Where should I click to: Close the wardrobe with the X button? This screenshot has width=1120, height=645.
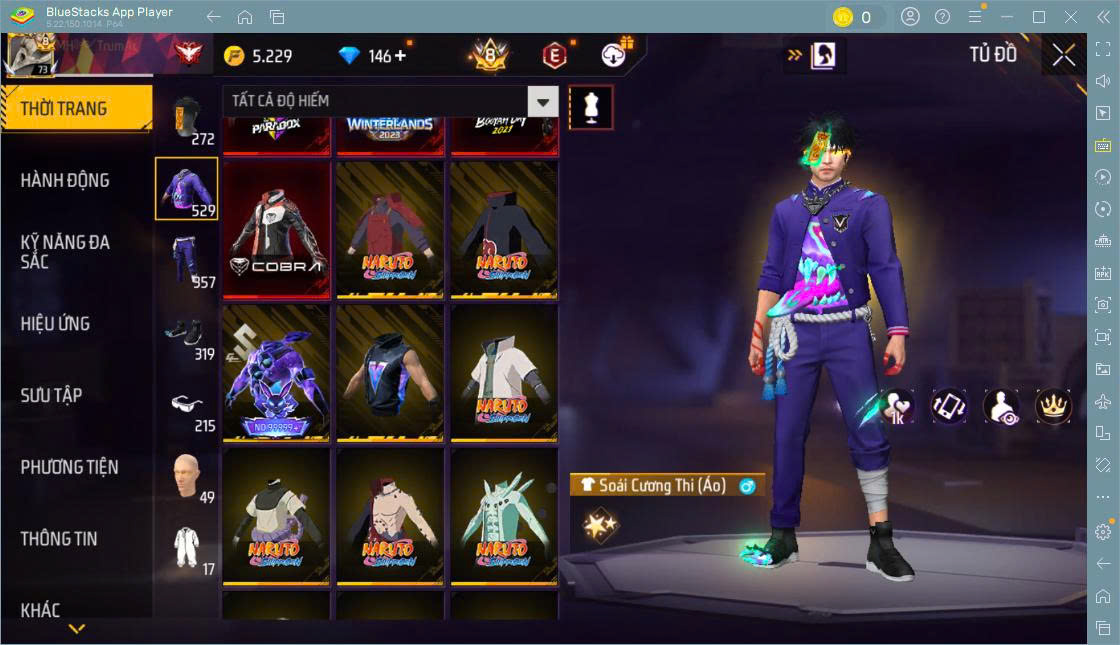tap(1064, 56)
